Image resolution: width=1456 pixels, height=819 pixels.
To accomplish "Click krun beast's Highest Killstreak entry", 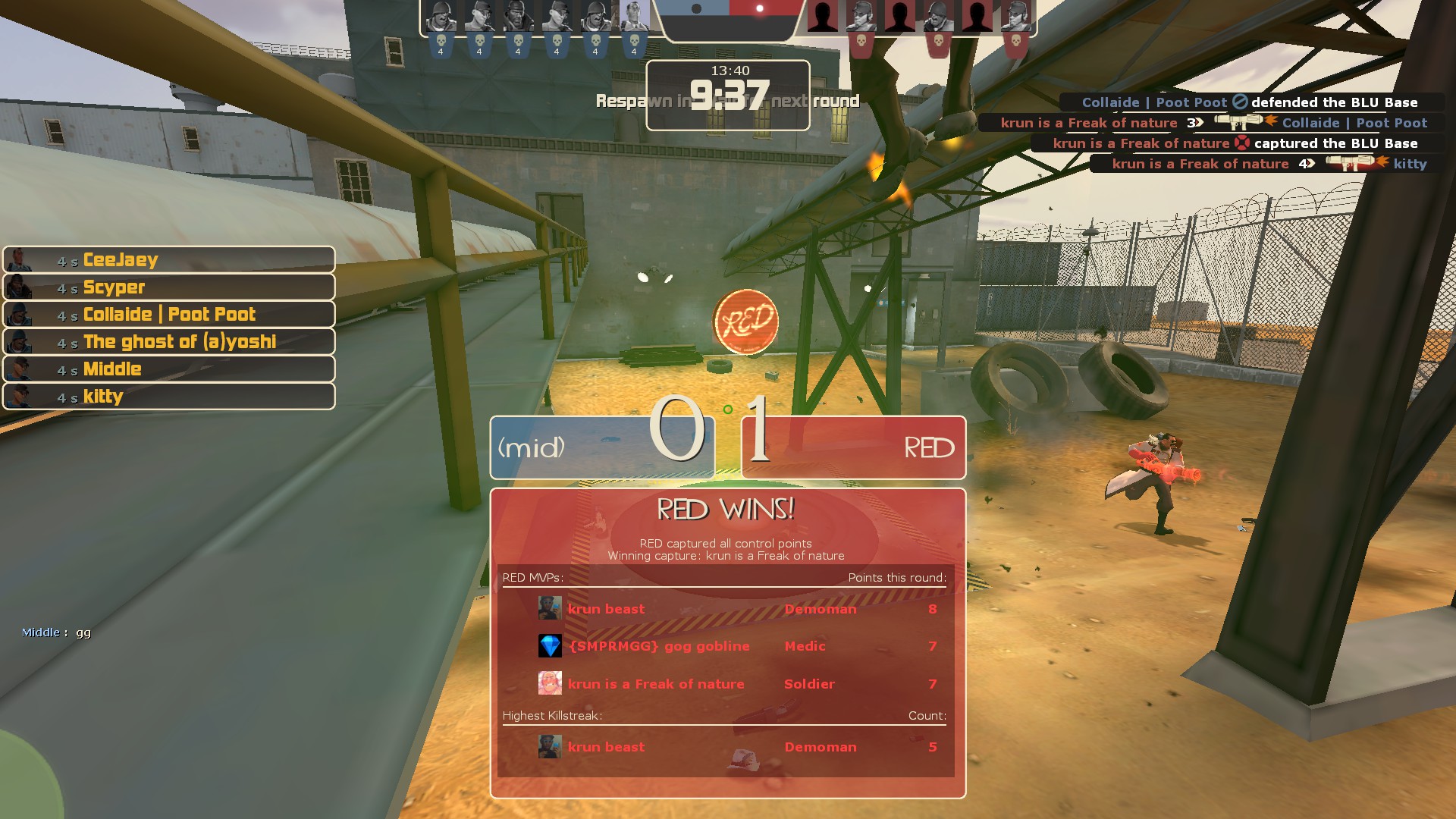I will pos(725,747).
